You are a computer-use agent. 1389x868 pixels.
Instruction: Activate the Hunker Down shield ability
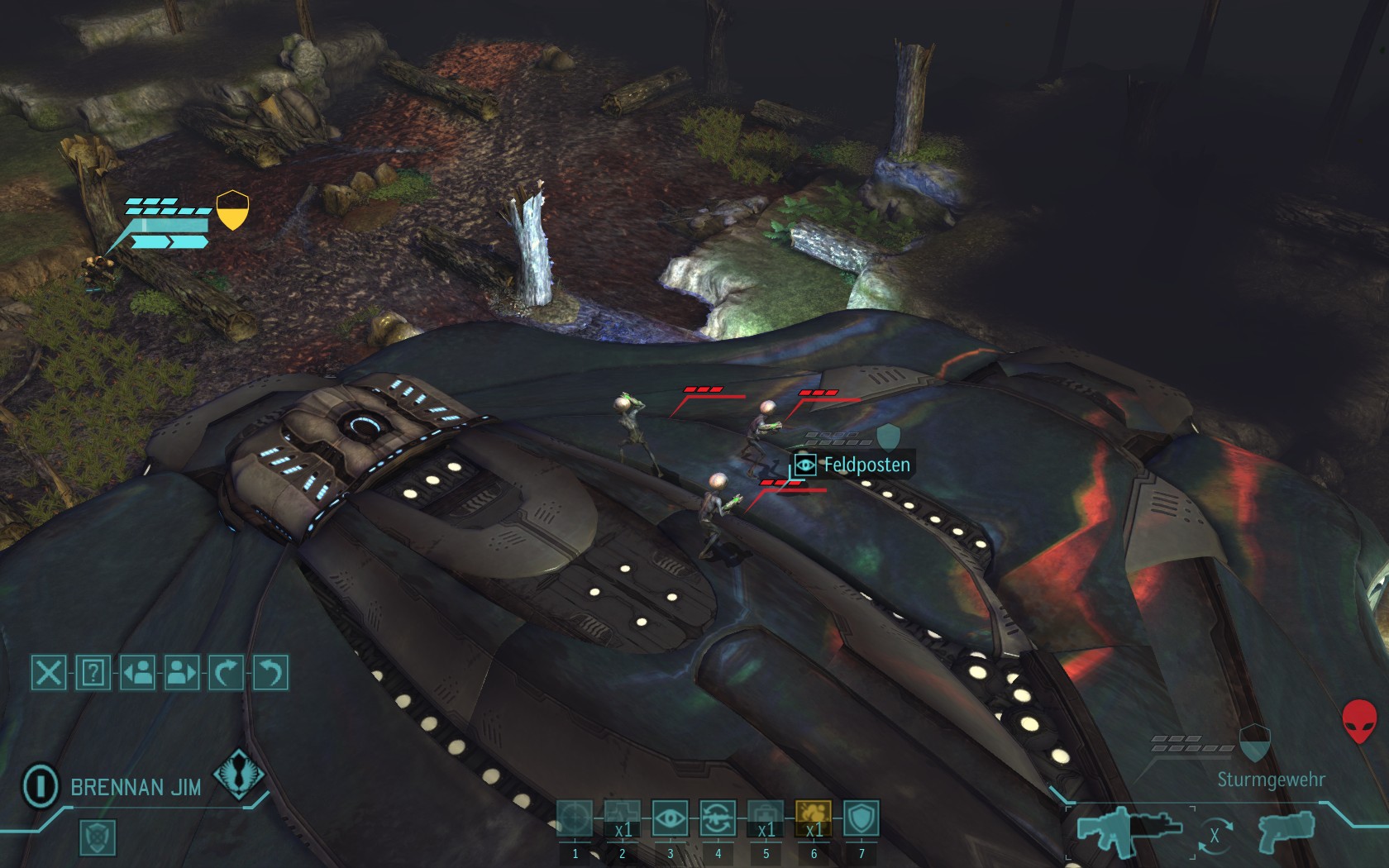click(861, 819)
